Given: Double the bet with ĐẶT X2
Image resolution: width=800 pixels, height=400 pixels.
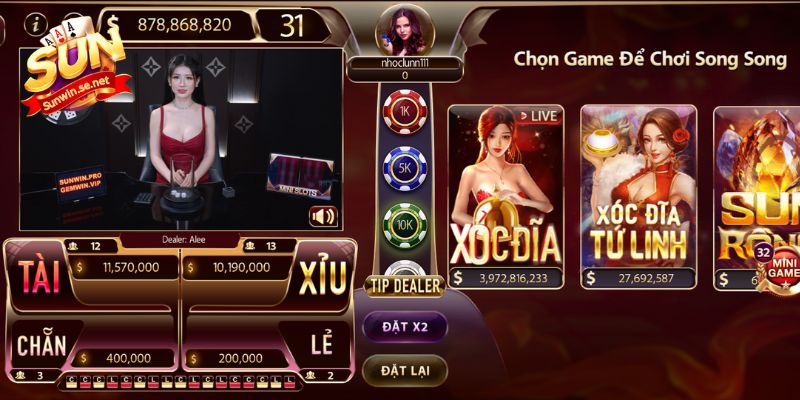Looking at the screenshot, I should coord(404,326).
